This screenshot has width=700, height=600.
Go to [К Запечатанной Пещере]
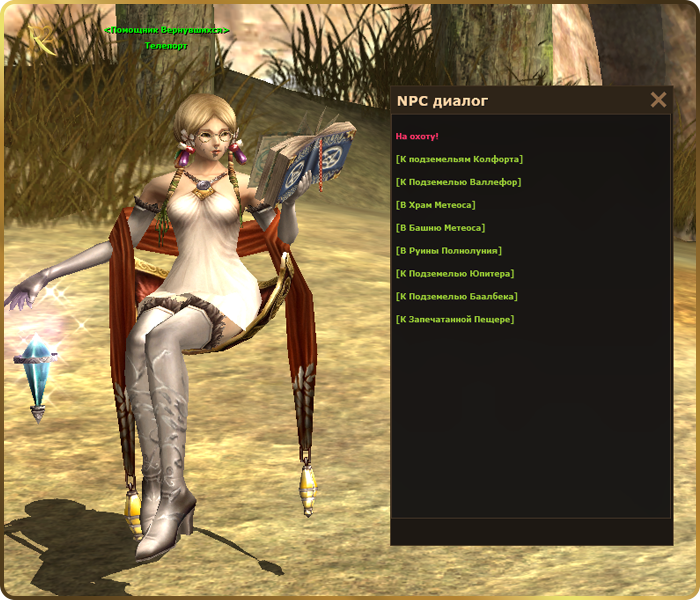[454, 320]
